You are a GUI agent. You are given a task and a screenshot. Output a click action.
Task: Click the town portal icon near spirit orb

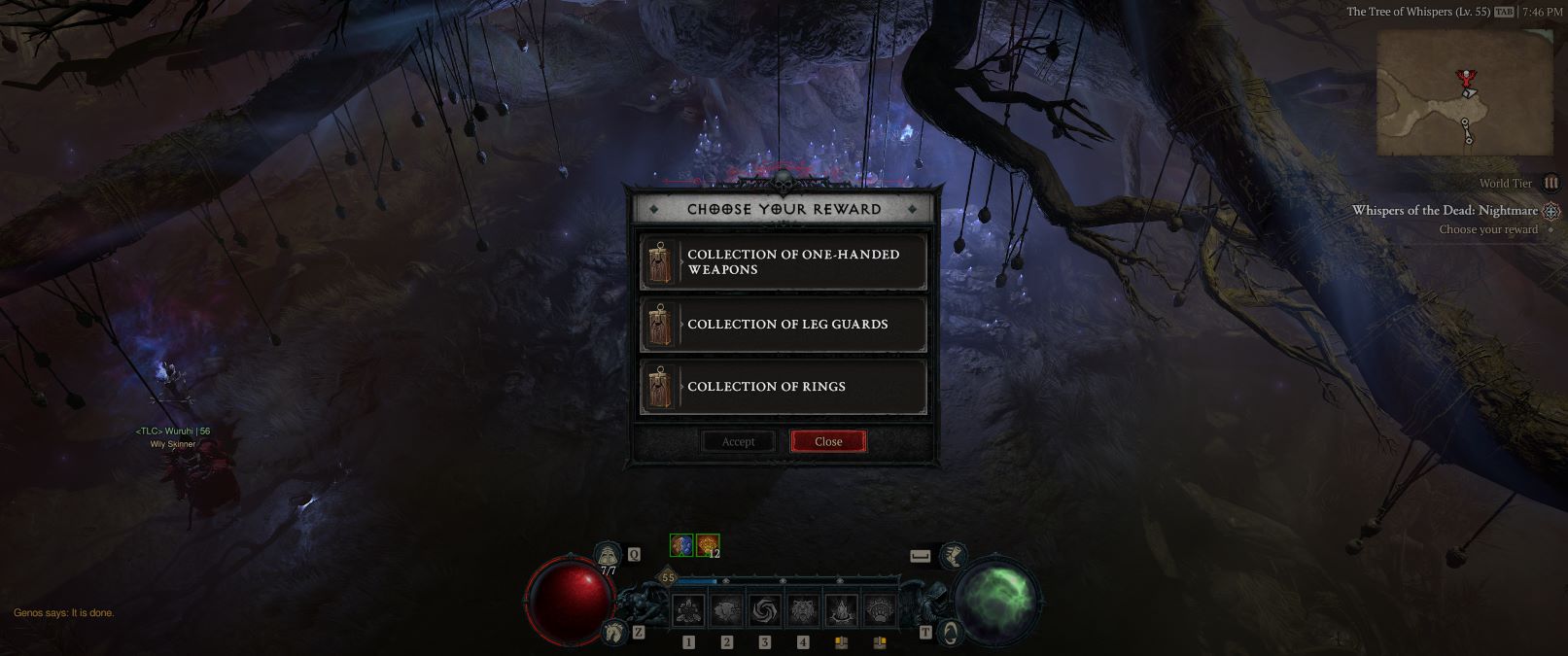pos(951,633)
